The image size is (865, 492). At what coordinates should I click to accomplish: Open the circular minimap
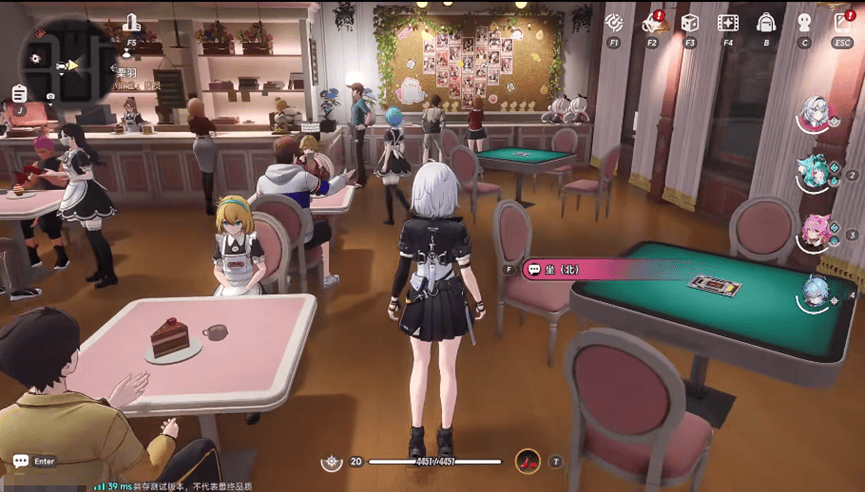click(x=66, y=62)
